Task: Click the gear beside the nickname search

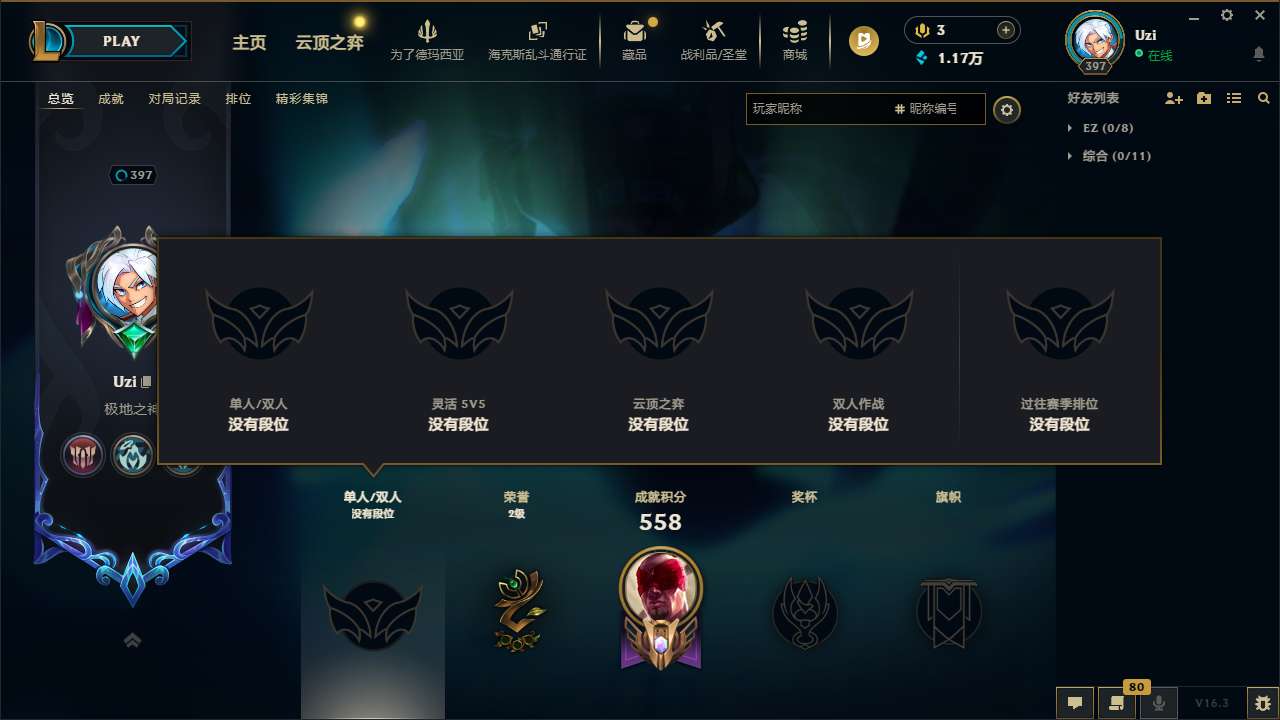Action: (x=1007, y=109)
